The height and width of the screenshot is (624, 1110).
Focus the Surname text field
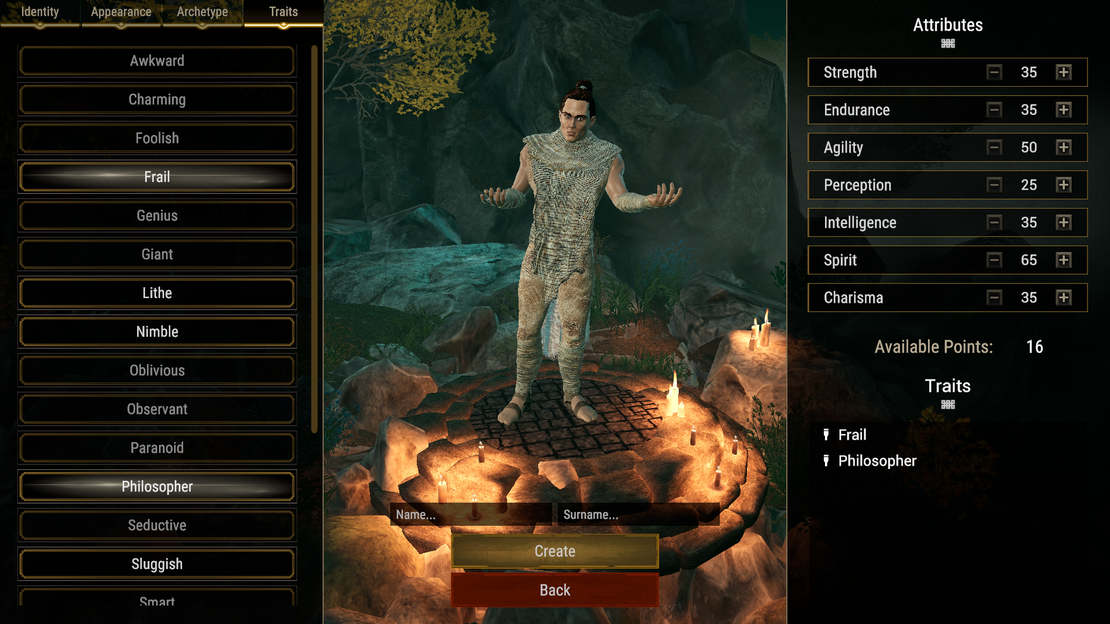click(x=637, y=515)
